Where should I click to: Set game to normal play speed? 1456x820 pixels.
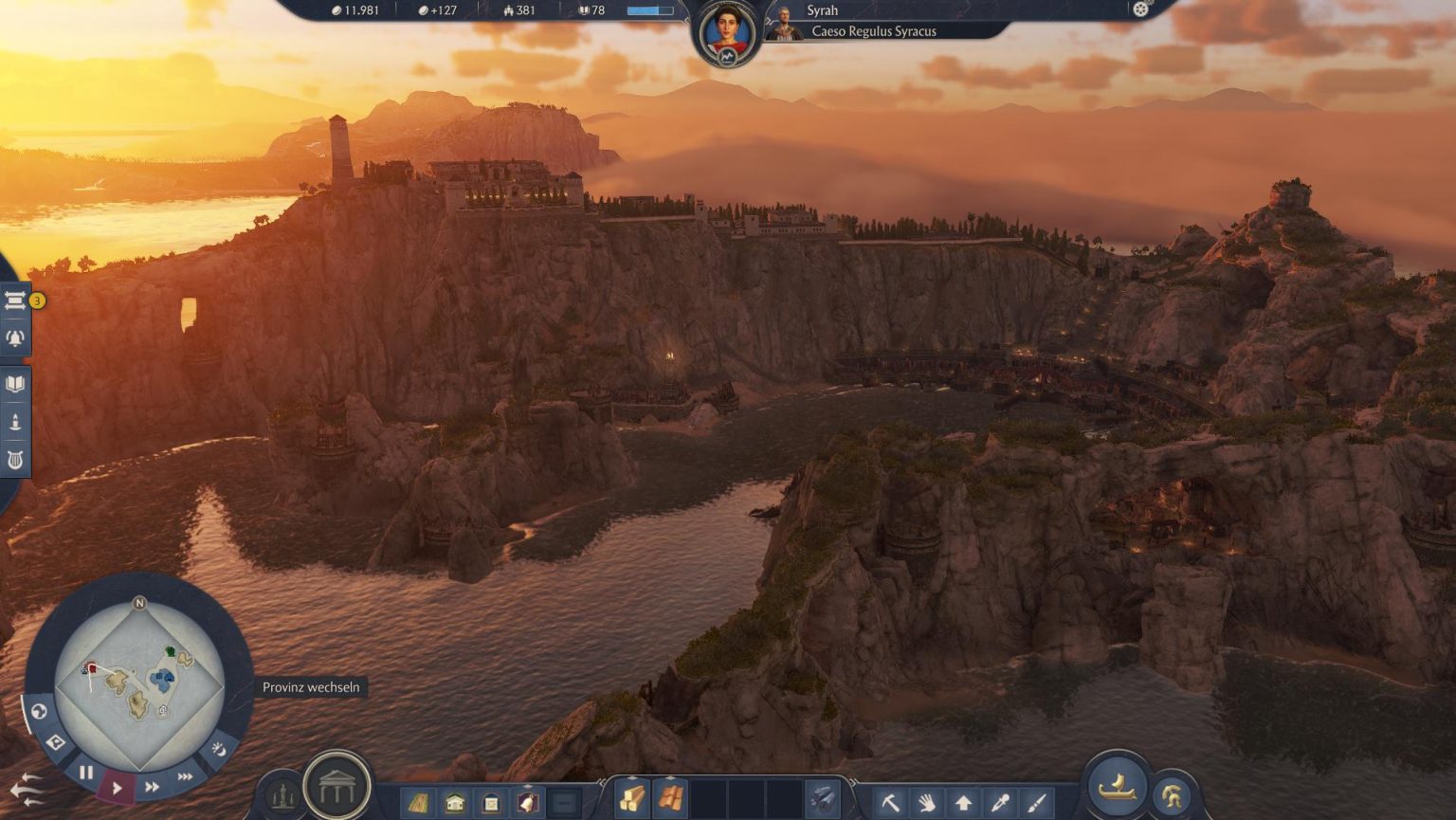pos(118,787)
